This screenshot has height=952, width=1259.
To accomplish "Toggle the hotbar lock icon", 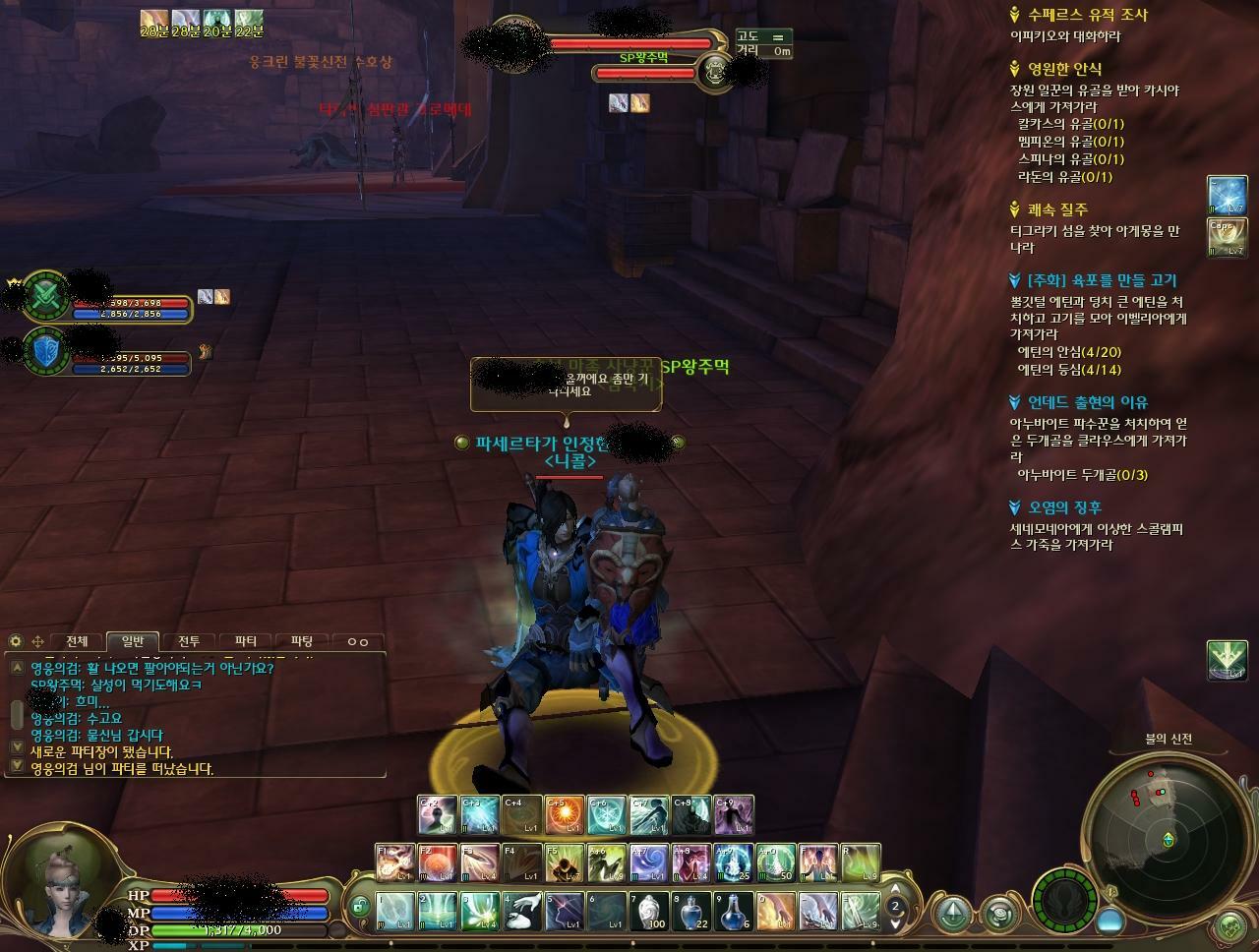I will 360,906.
